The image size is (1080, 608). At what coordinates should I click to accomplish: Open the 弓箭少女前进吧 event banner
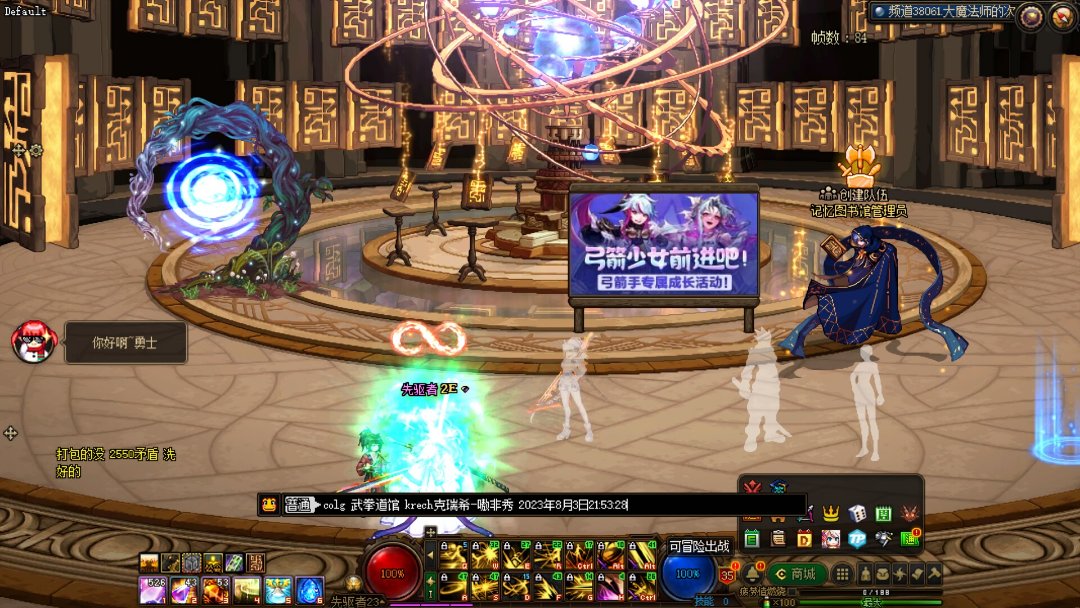663,245
